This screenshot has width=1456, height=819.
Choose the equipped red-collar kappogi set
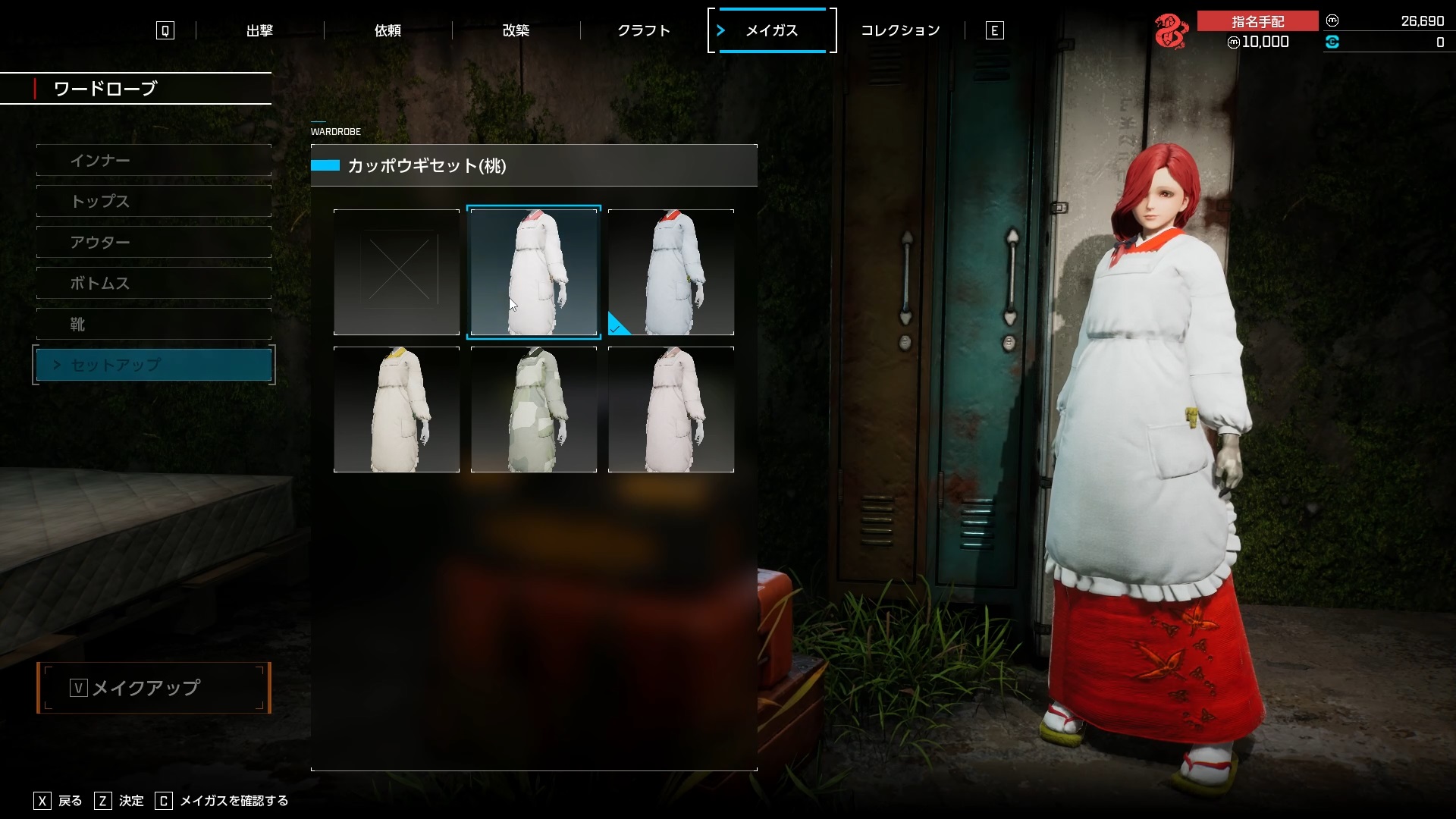[671, 272]
